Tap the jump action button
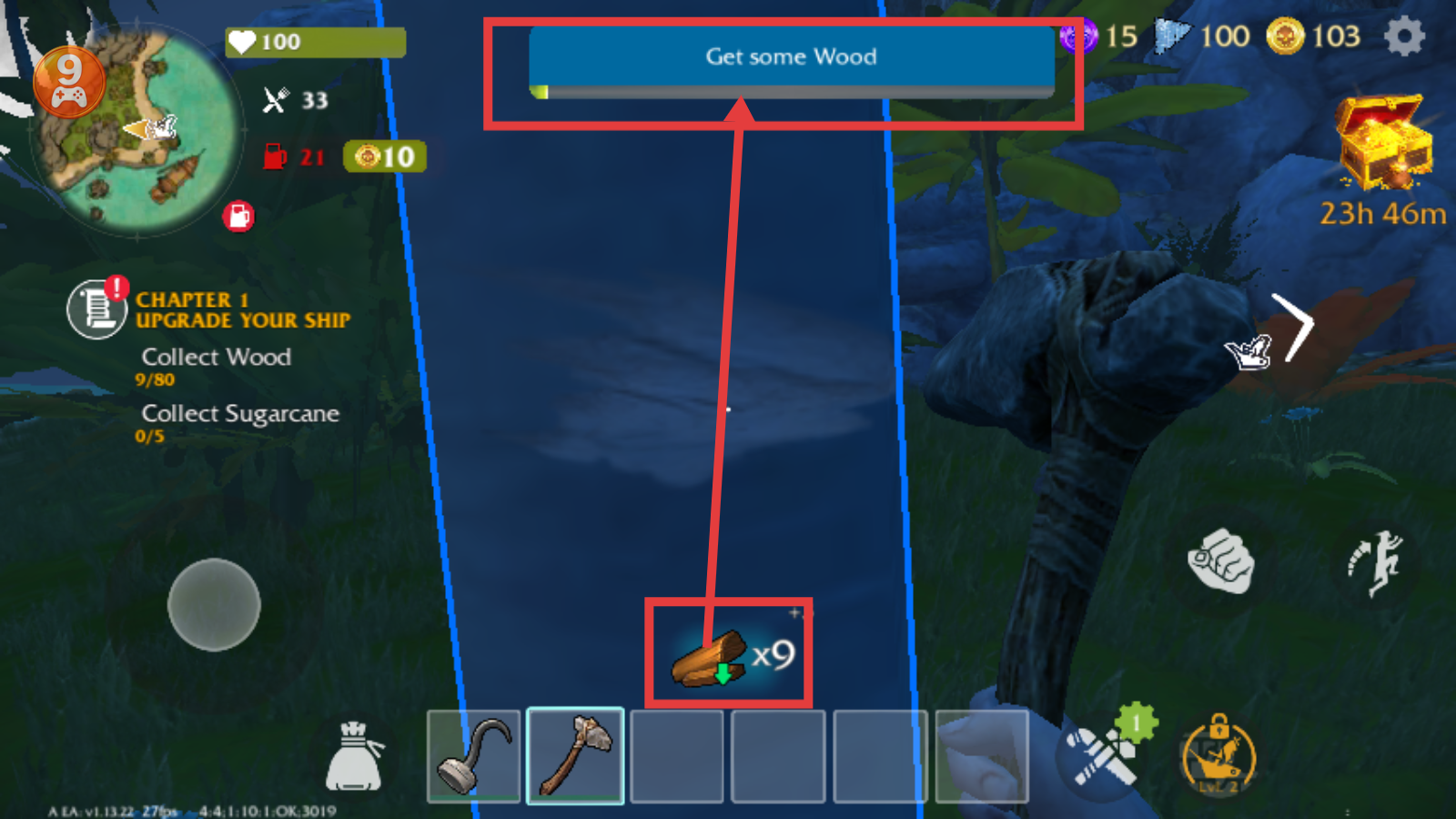 point(1376,563)
